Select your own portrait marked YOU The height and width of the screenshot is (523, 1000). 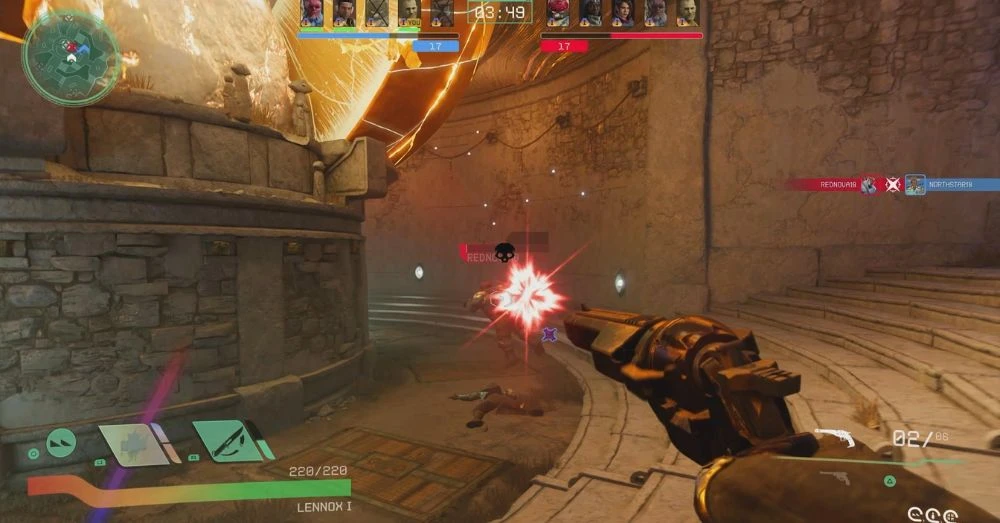409,13
